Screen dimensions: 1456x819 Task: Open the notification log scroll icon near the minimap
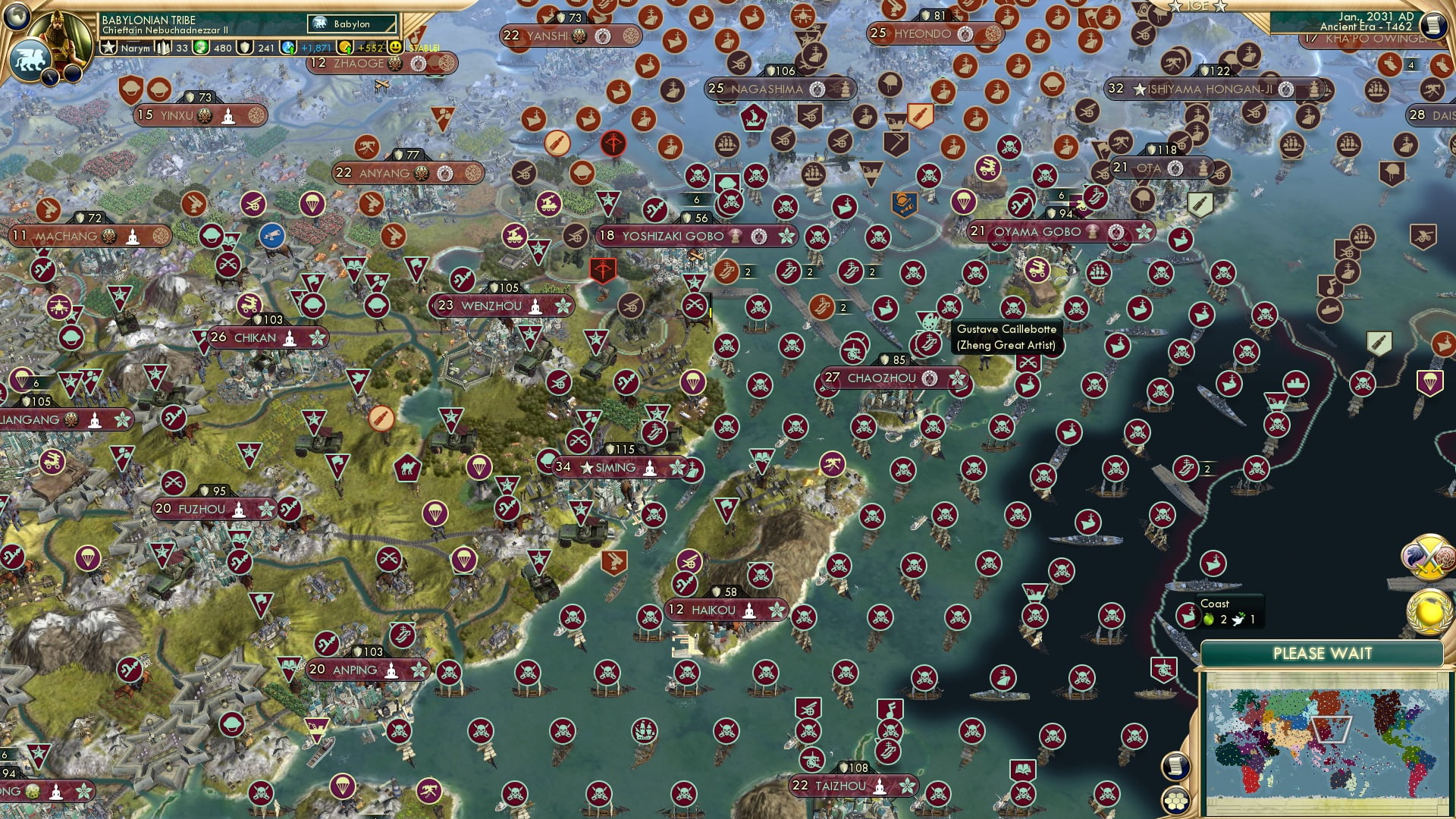pos(1176,767)
